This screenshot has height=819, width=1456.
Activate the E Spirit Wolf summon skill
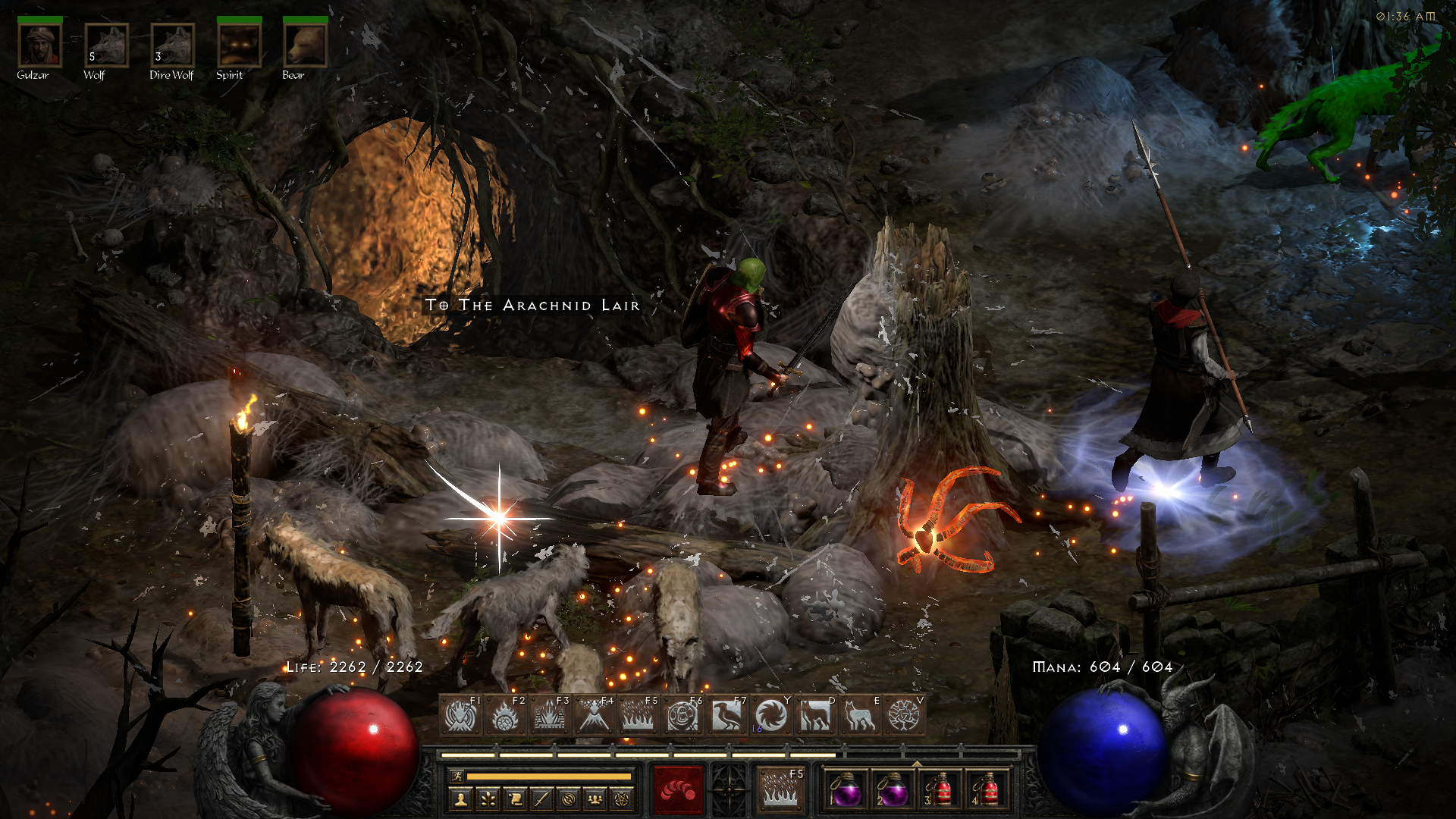tap(859, 715)
